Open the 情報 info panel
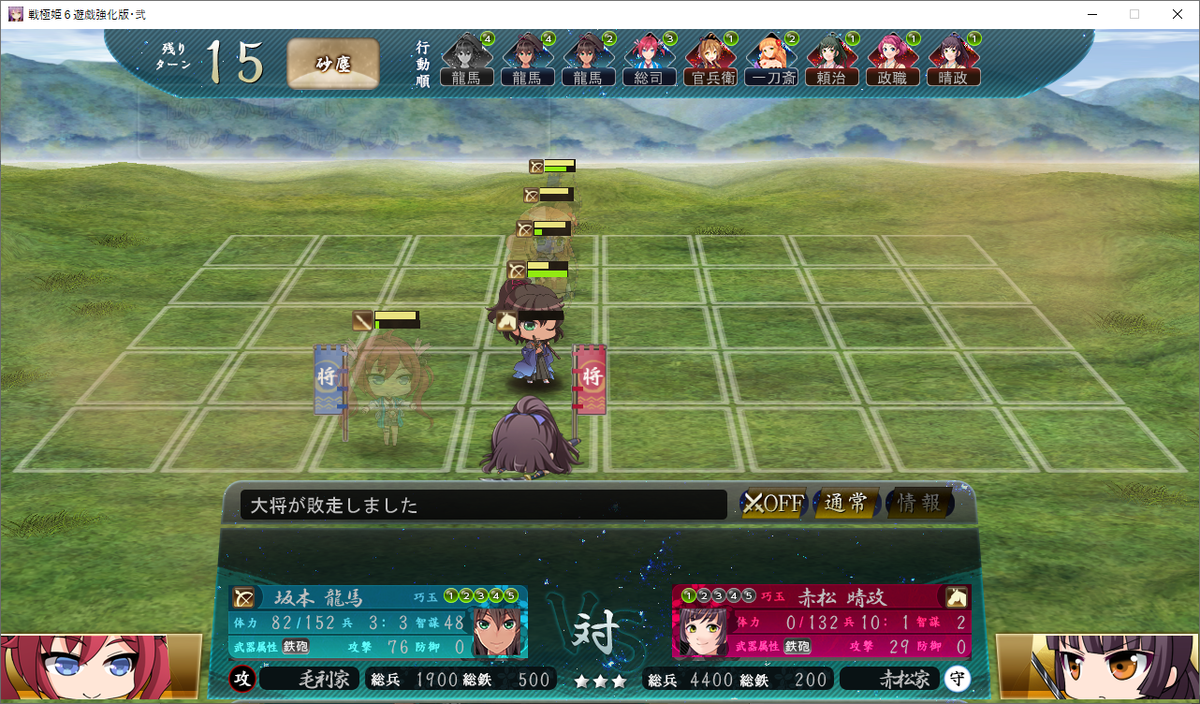This screenshot has width=1200, height=704. click(919, 503)
